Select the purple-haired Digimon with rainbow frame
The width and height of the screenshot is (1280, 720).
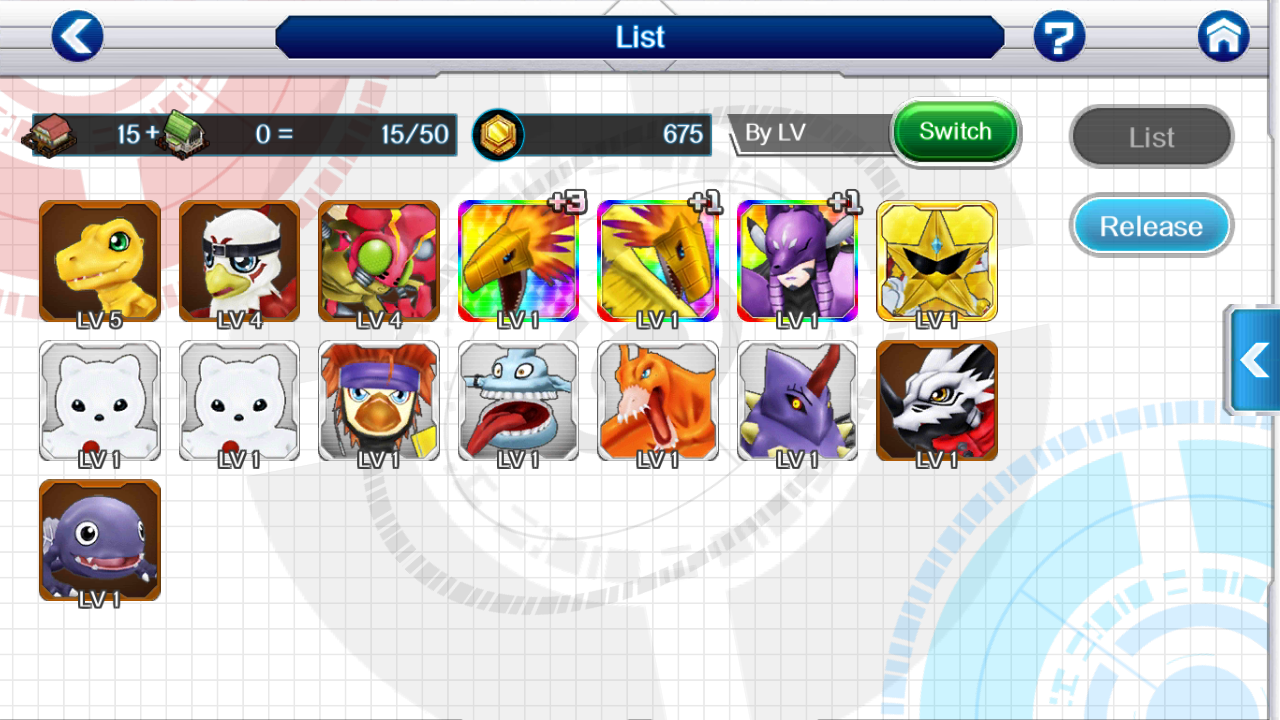[797, 261]
